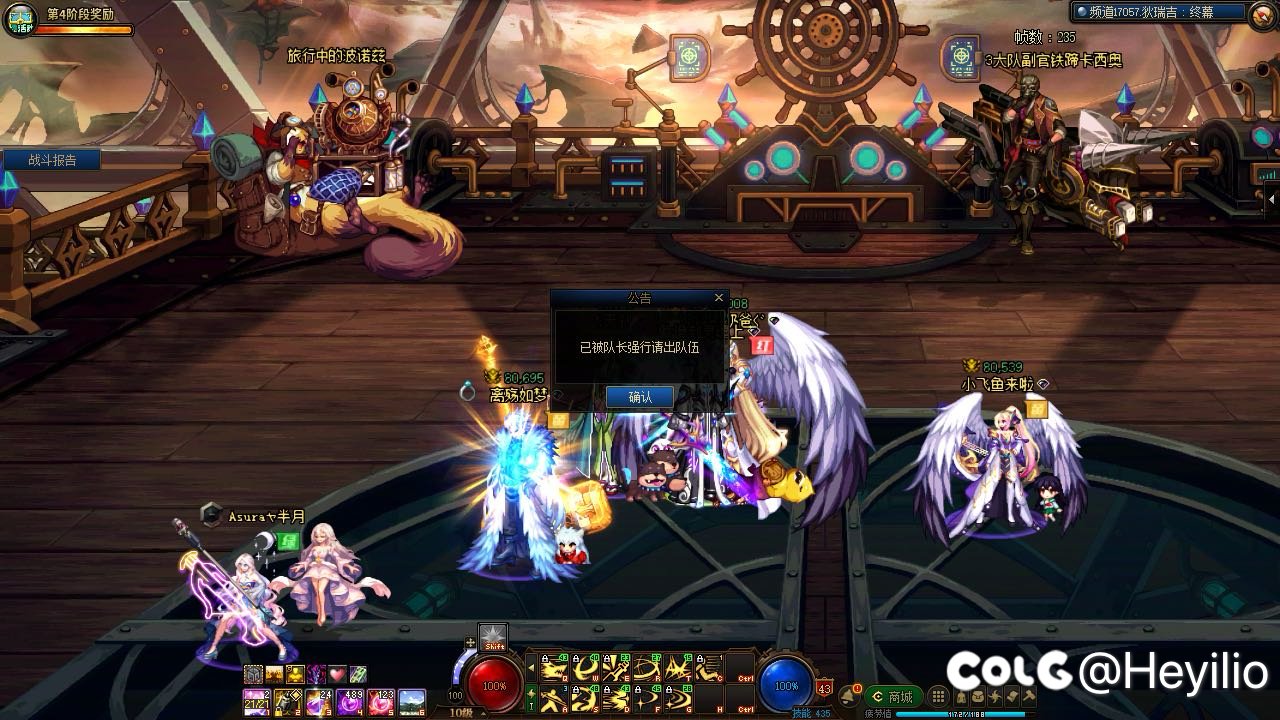This screenshot has width=1280, height=720.
Task: Use the purple potion with count 489
Action: point(350,702)
